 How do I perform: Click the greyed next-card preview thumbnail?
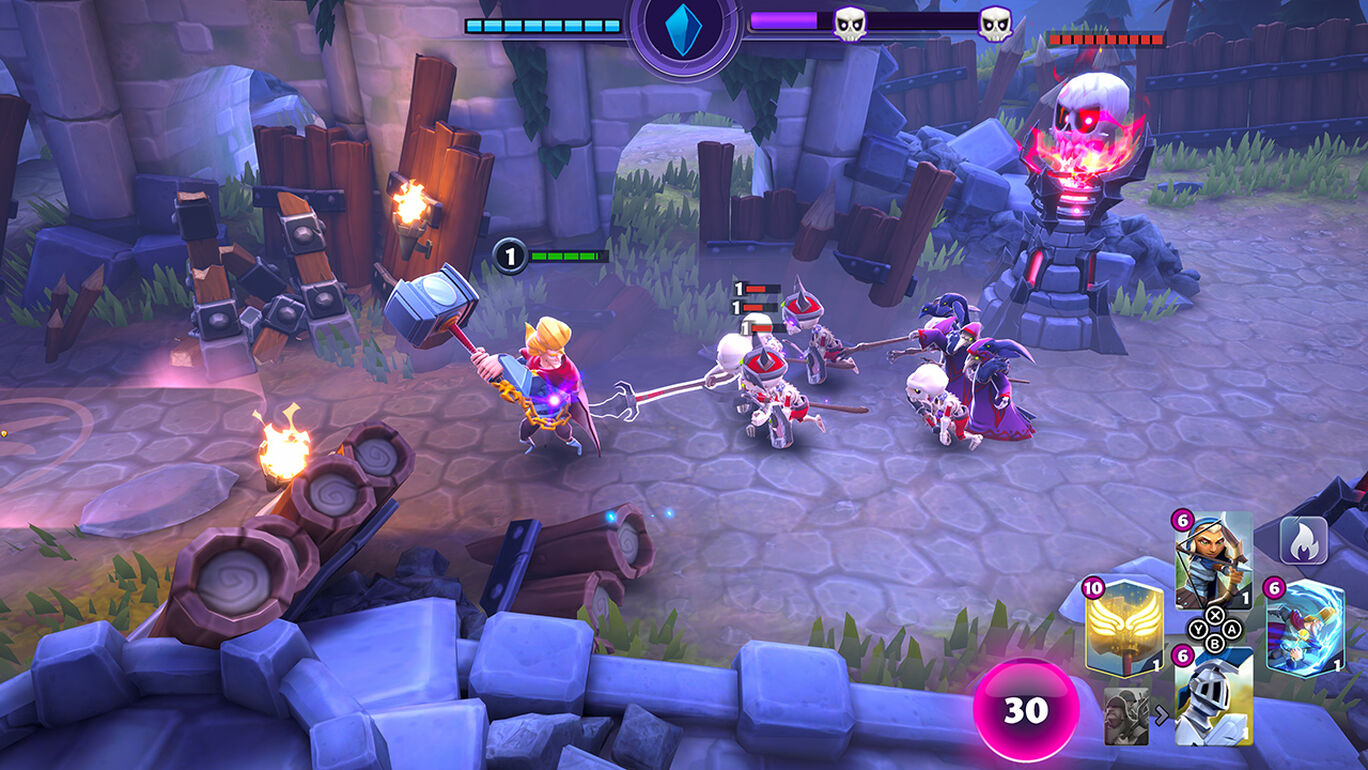tap(1126, 716)
